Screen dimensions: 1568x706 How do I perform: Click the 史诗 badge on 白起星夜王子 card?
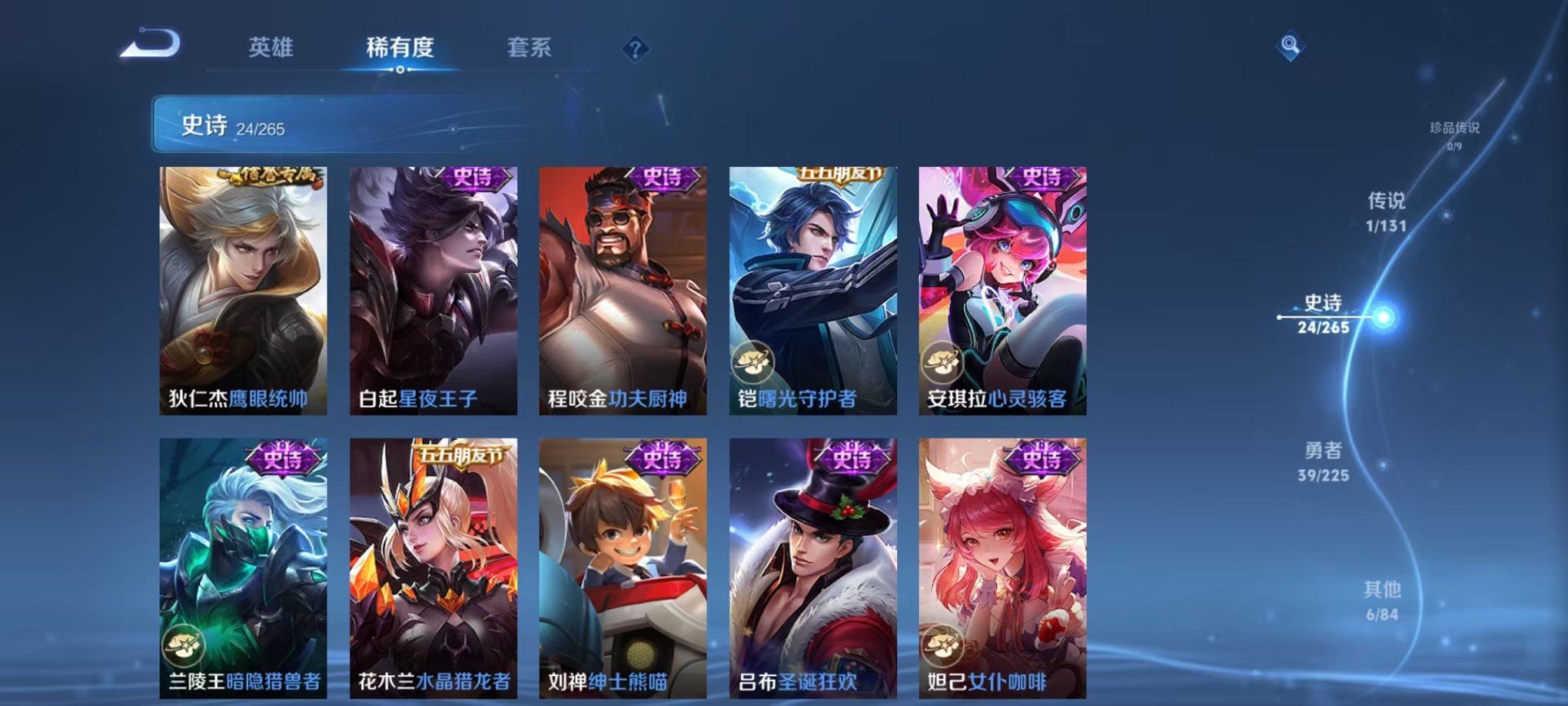(475, 178)
